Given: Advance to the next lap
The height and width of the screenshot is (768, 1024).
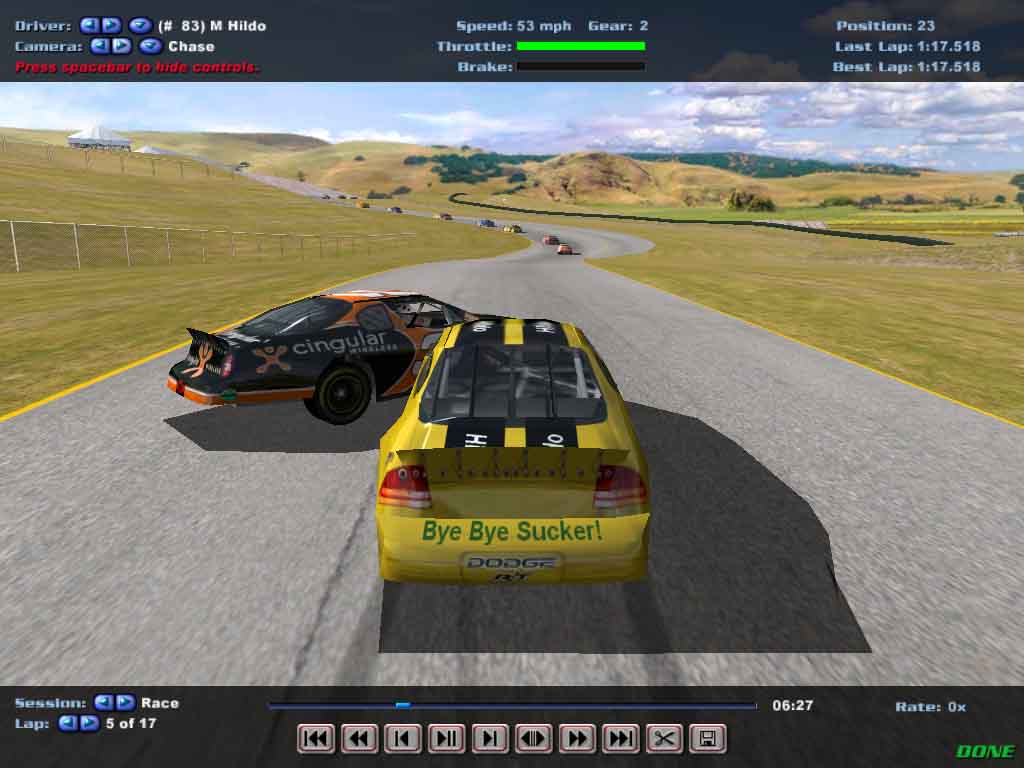Looking at the screenshot, I should tap(89, 723).
